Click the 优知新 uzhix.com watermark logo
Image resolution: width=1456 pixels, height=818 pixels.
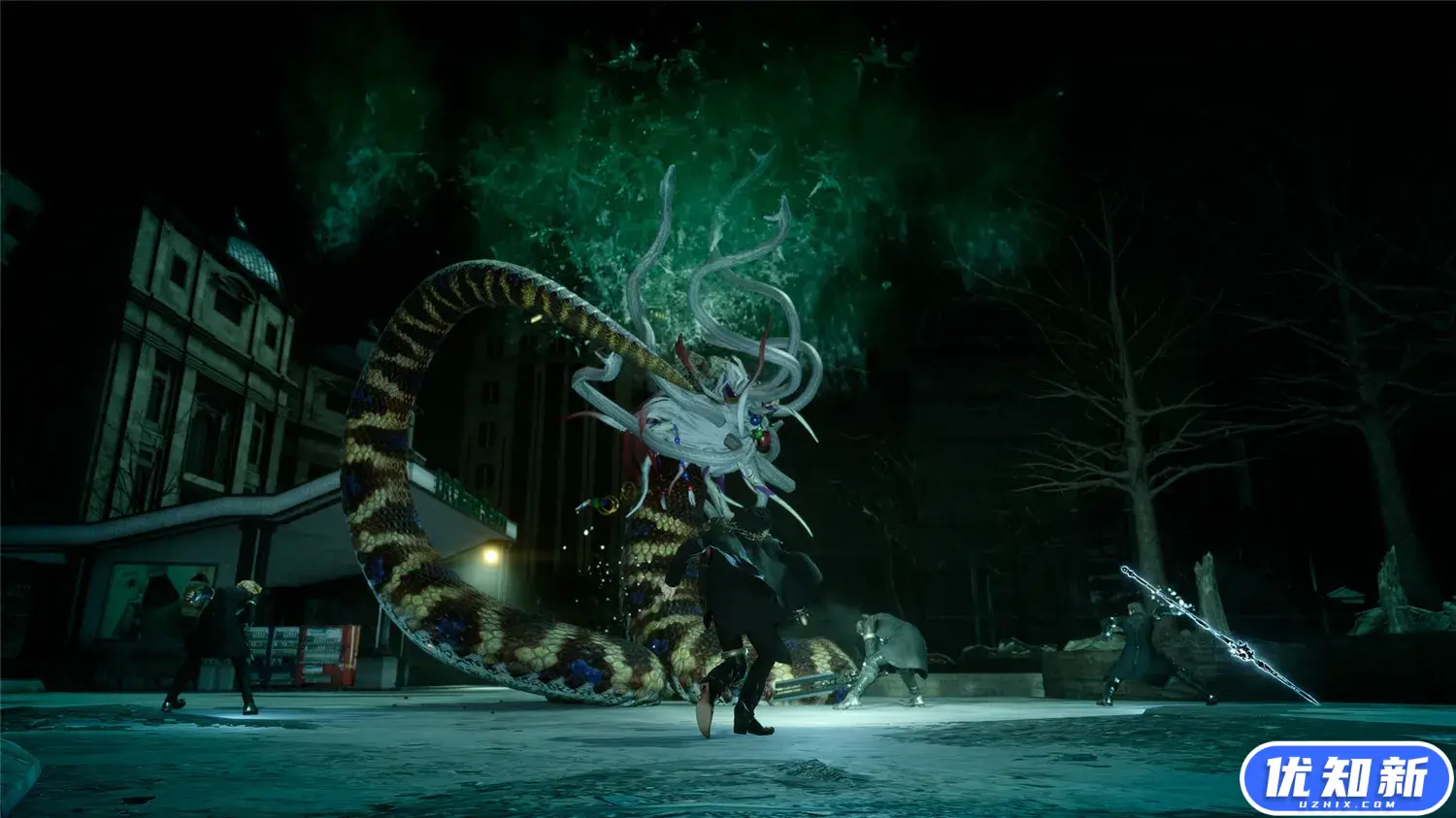tap(1345, 778)
